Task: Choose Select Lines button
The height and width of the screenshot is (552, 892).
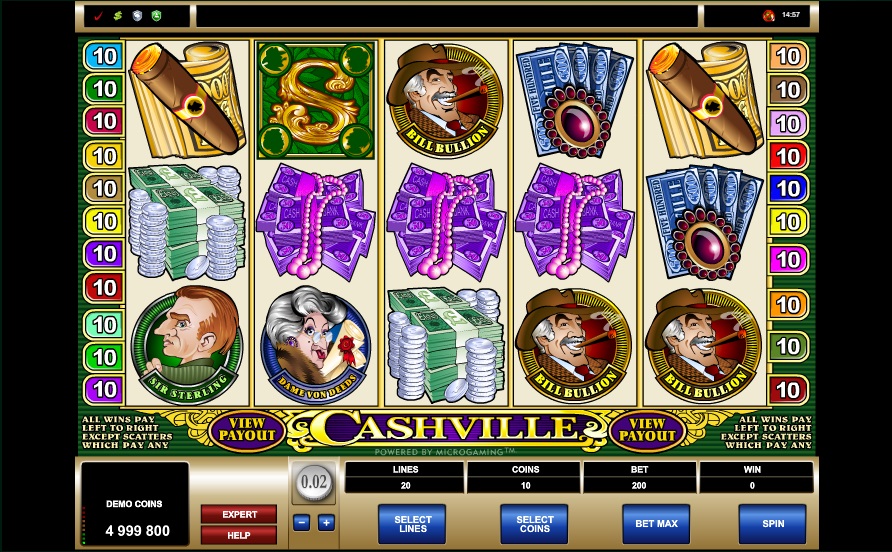Action: point(412,523)
